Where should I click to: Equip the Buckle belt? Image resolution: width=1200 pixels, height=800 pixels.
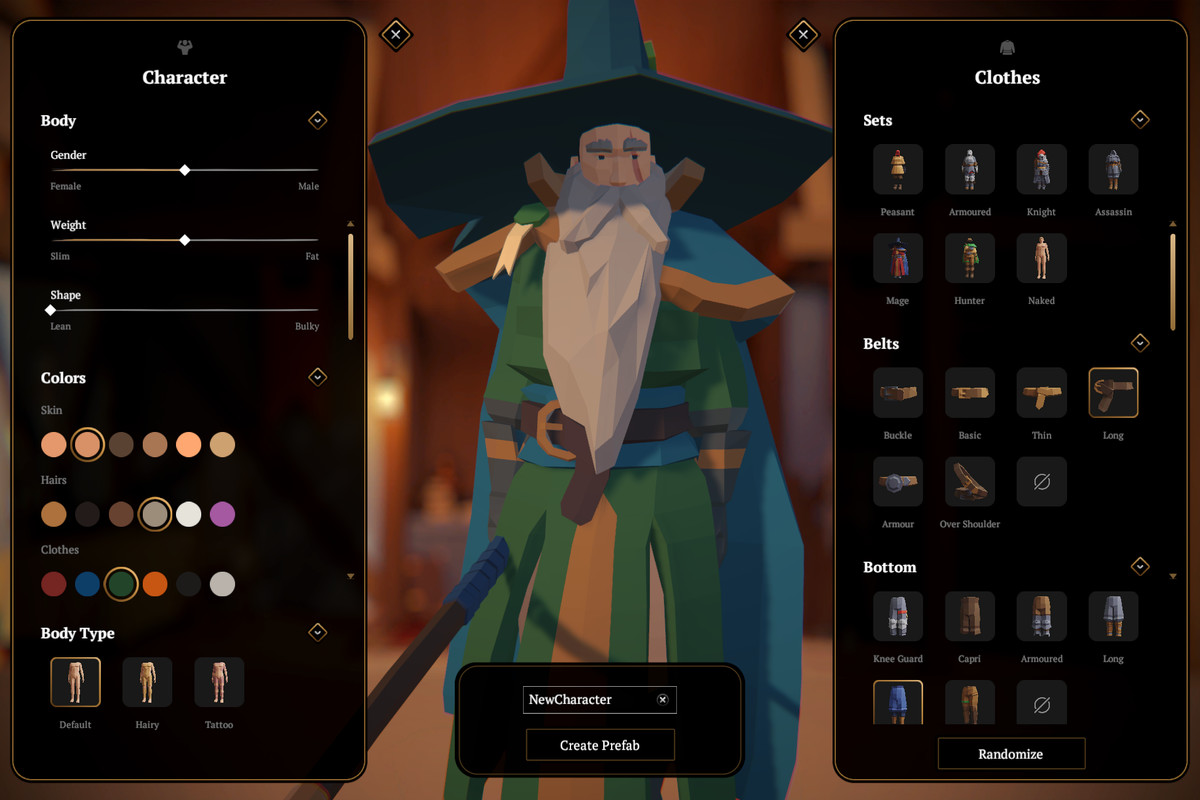point(897,392)
